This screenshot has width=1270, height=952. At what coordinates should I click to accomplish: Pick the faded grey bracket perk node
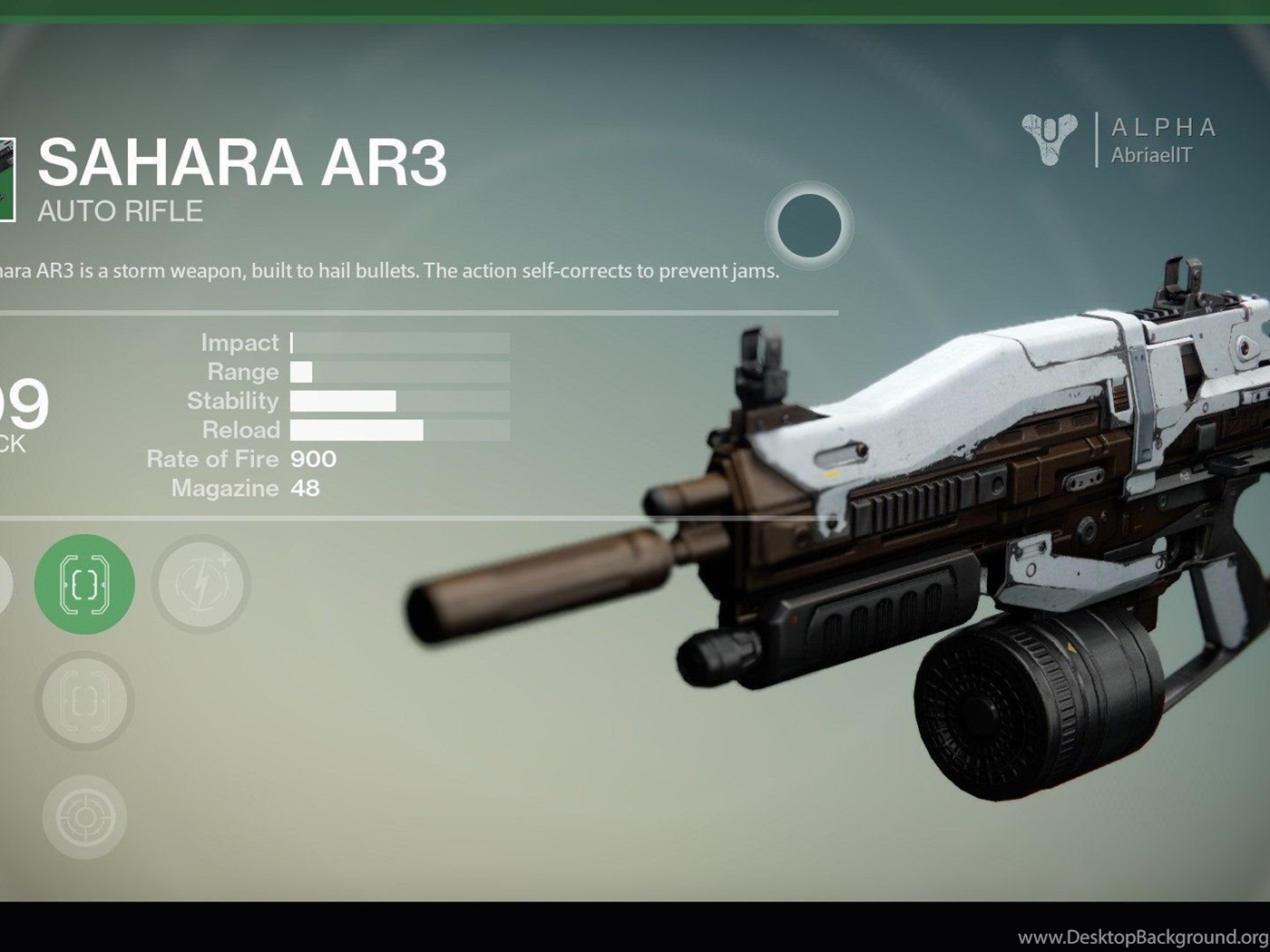[x=84, y=701]
